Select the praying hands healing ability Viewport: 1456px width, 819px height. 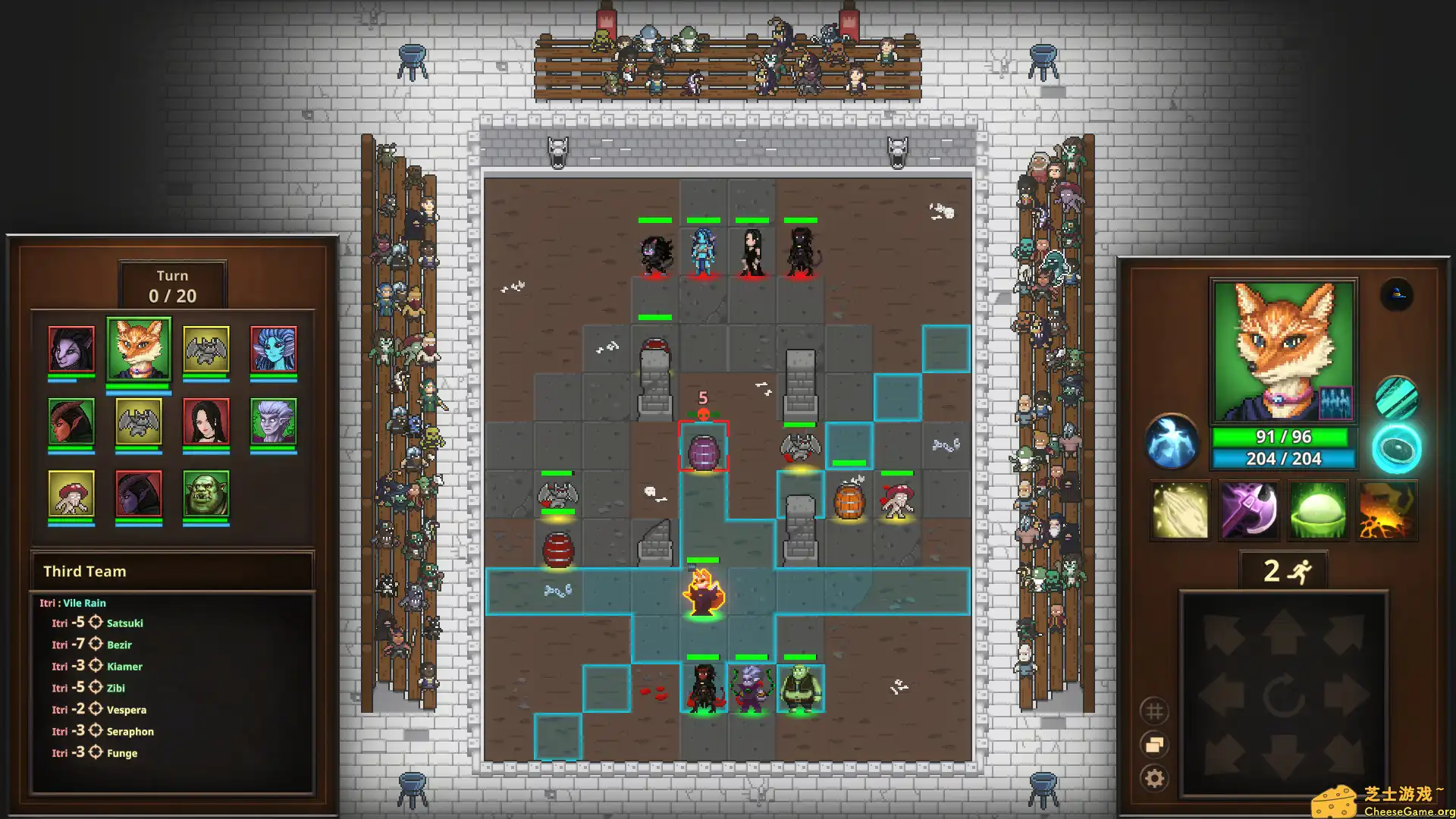[x=1180, y=510]
